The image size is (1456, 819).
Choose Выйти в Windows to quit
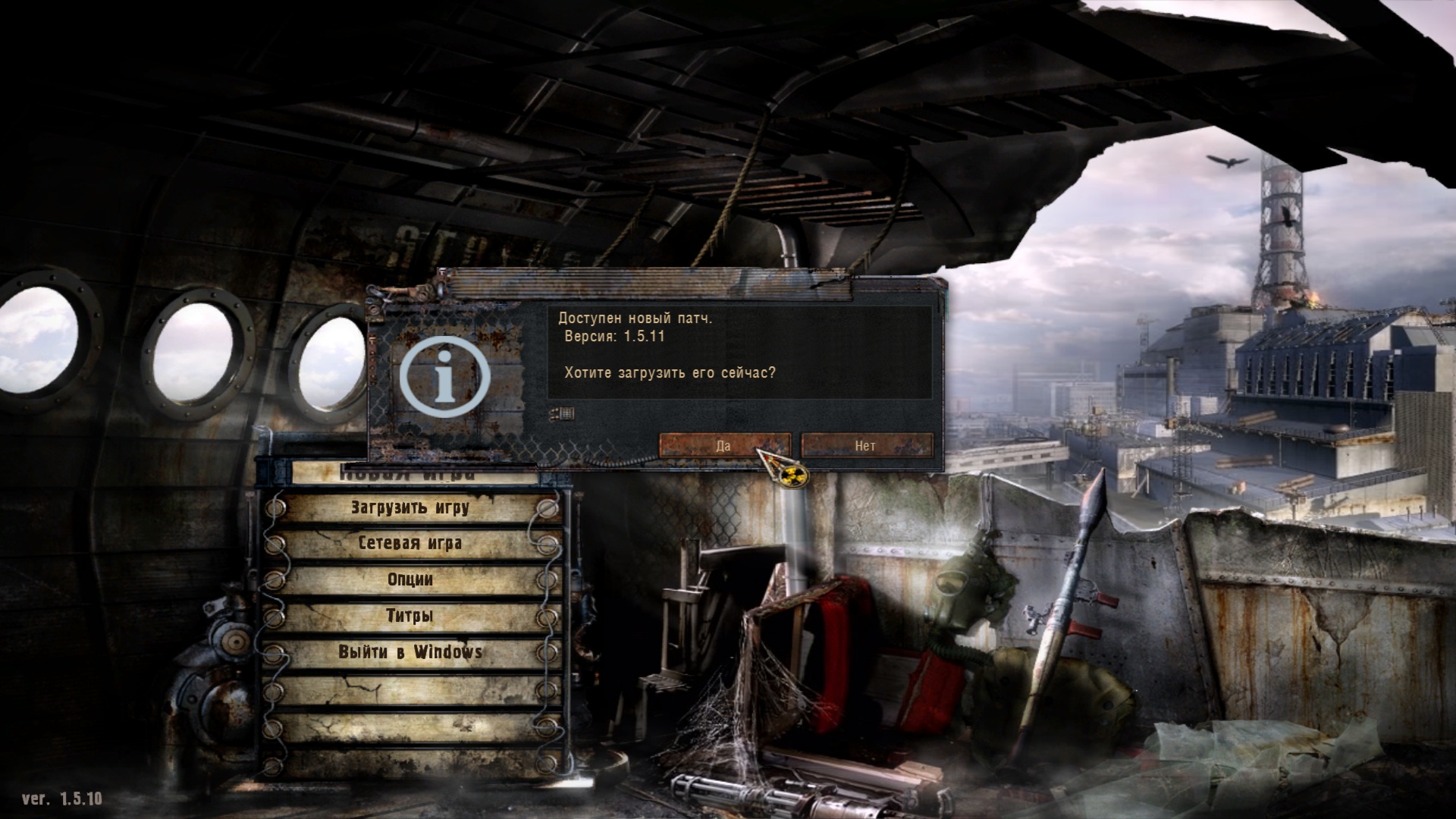pyautogui.click(x=410, y=652)
